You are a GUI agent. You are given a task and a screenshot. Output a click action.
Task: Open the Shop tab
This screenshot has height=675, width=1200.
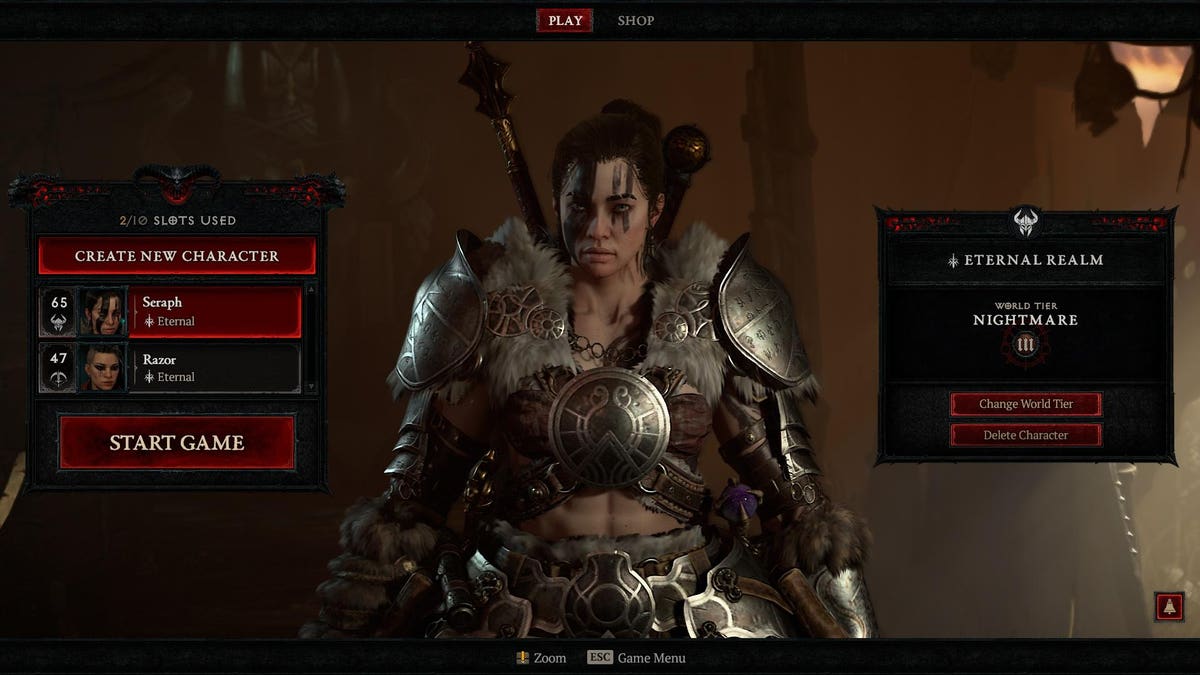tap(635, 20)
